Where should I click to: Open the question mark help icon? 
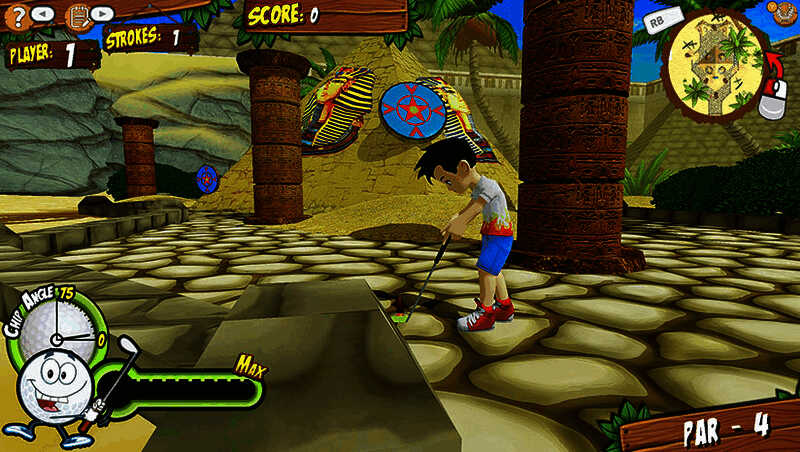(15, 14)
